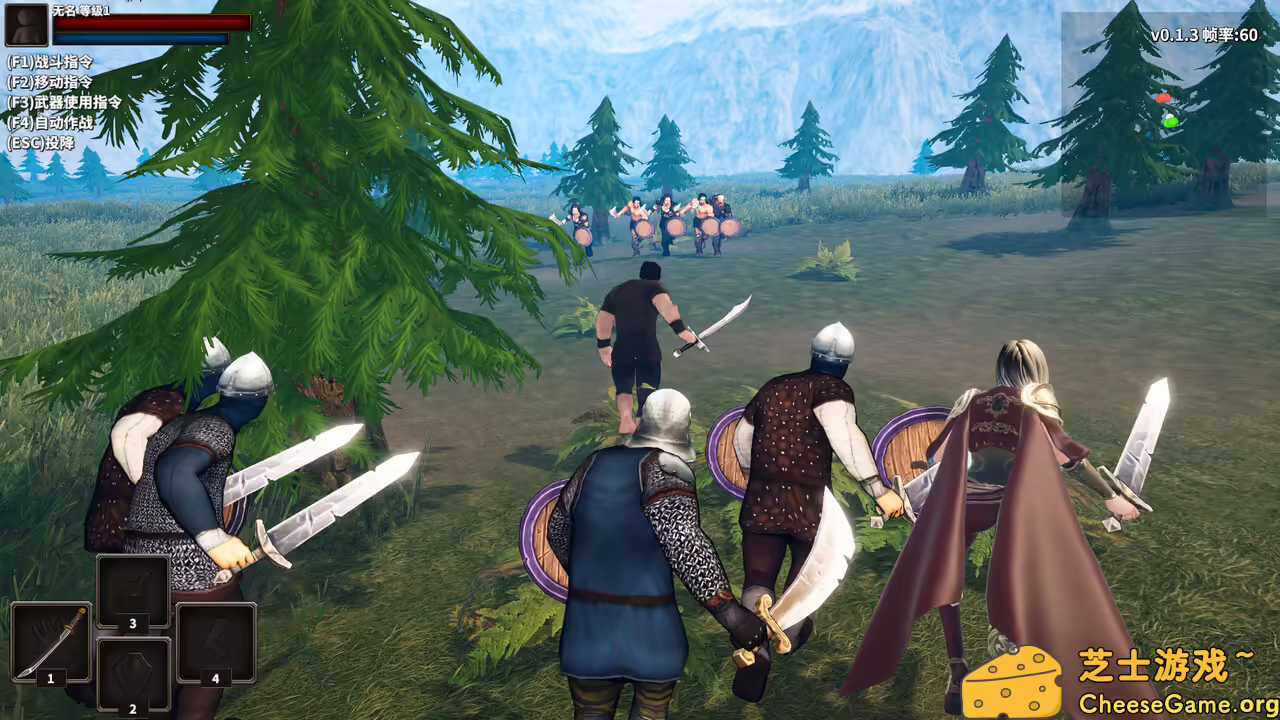The width and height of the screenshot is (1280, 720).
Task: Click the player portrait icon
Action: (x=26, y=25)
